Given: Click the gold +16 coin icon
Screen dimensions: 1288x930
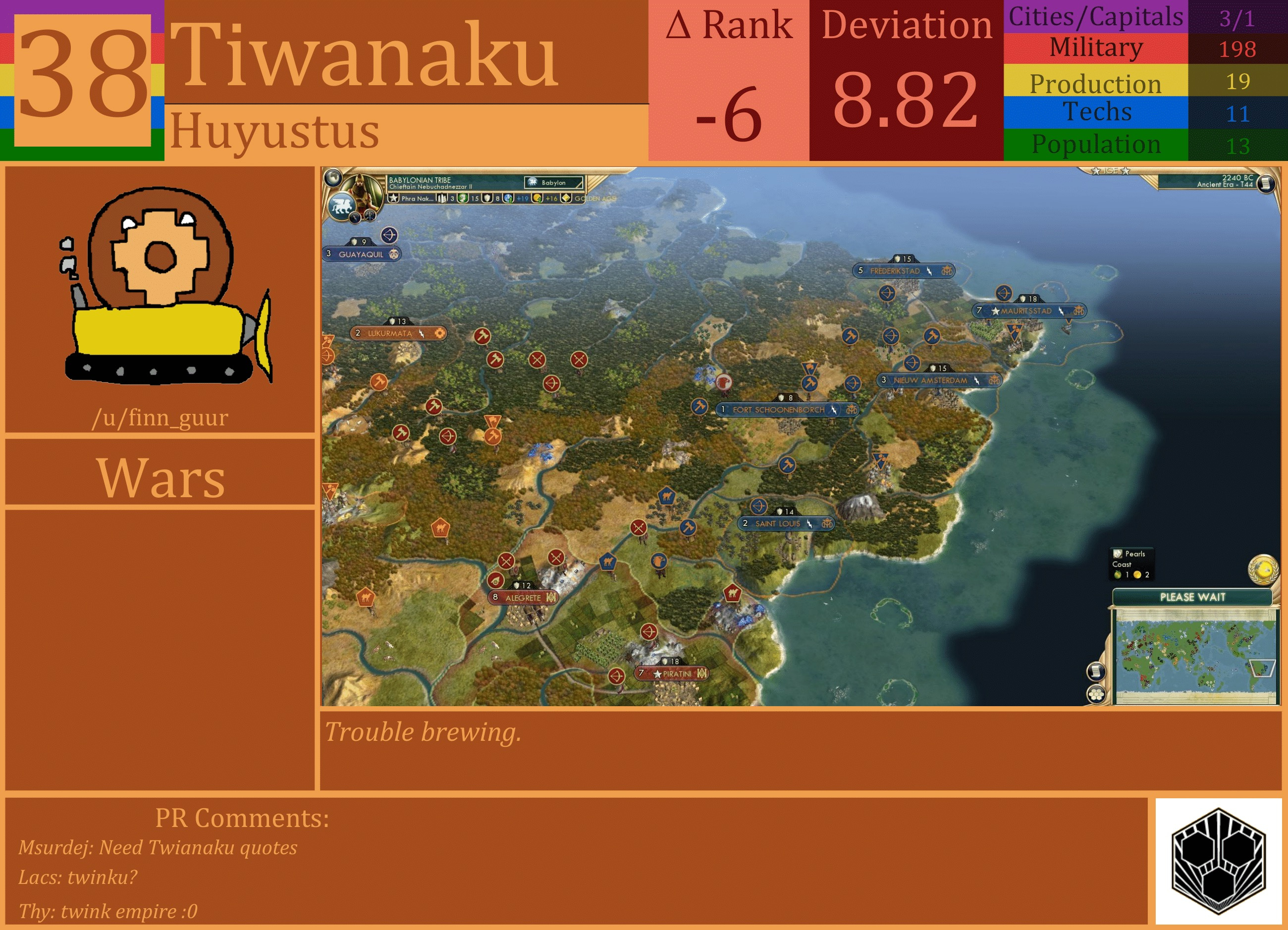Looking at the screenshot, I should pos(538,199).
